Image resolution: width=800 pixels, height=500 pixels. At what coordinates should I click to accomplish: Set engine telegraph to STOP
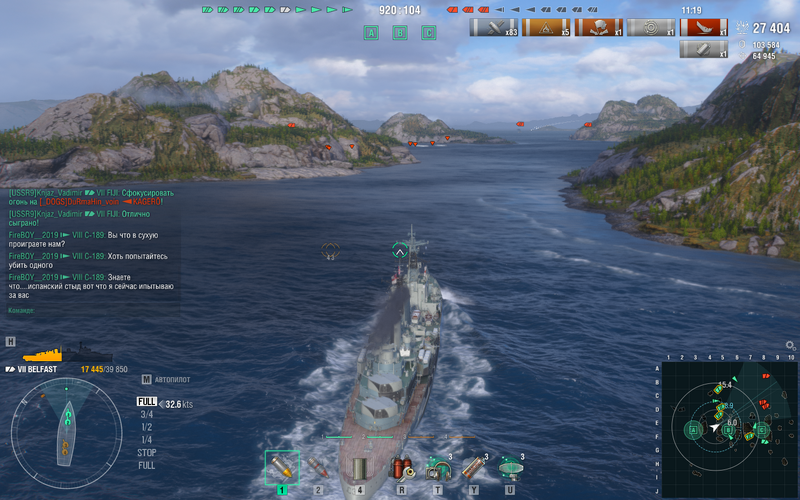click(146, 453)
